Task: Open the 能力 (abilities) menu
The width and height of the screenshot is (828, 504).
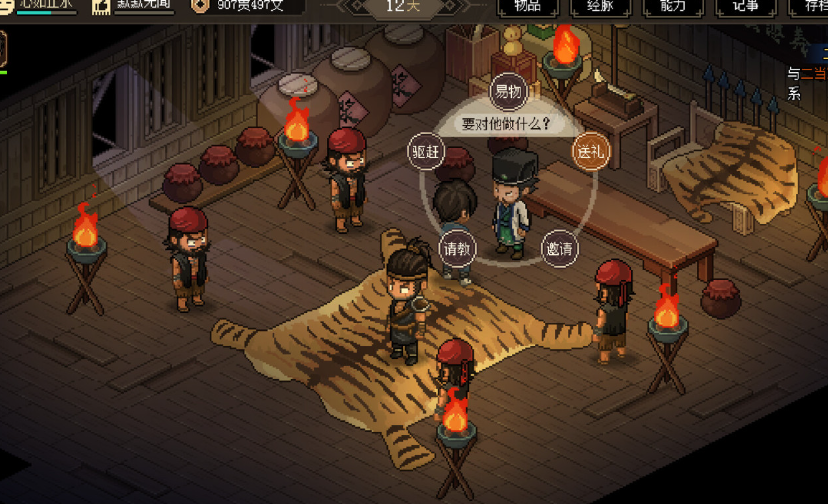Action: [x=673, y=6]
